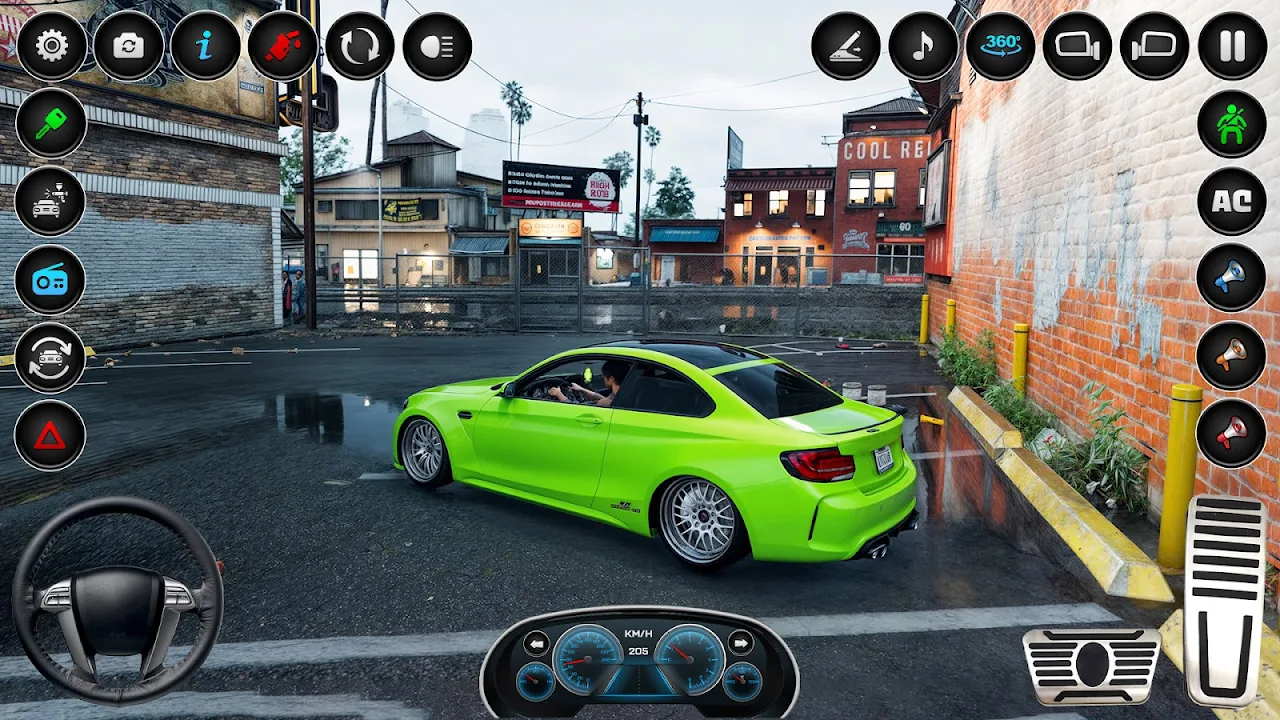
Task: Toggle the red hazard triangle lights
Action: click(50, 435)
